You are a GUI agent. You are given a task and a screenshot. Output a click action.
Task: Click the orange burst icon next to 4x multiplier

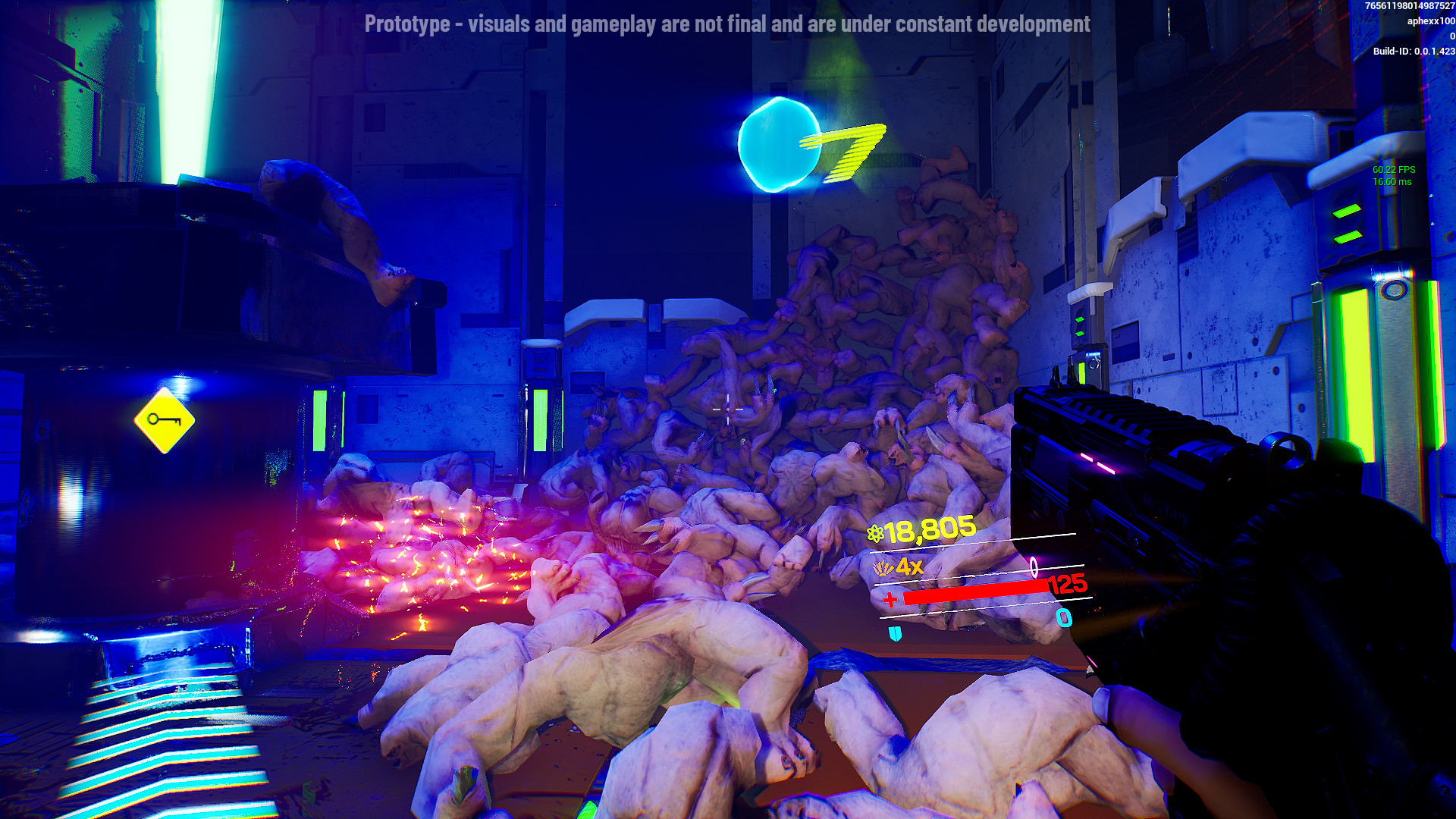point(883,567)
